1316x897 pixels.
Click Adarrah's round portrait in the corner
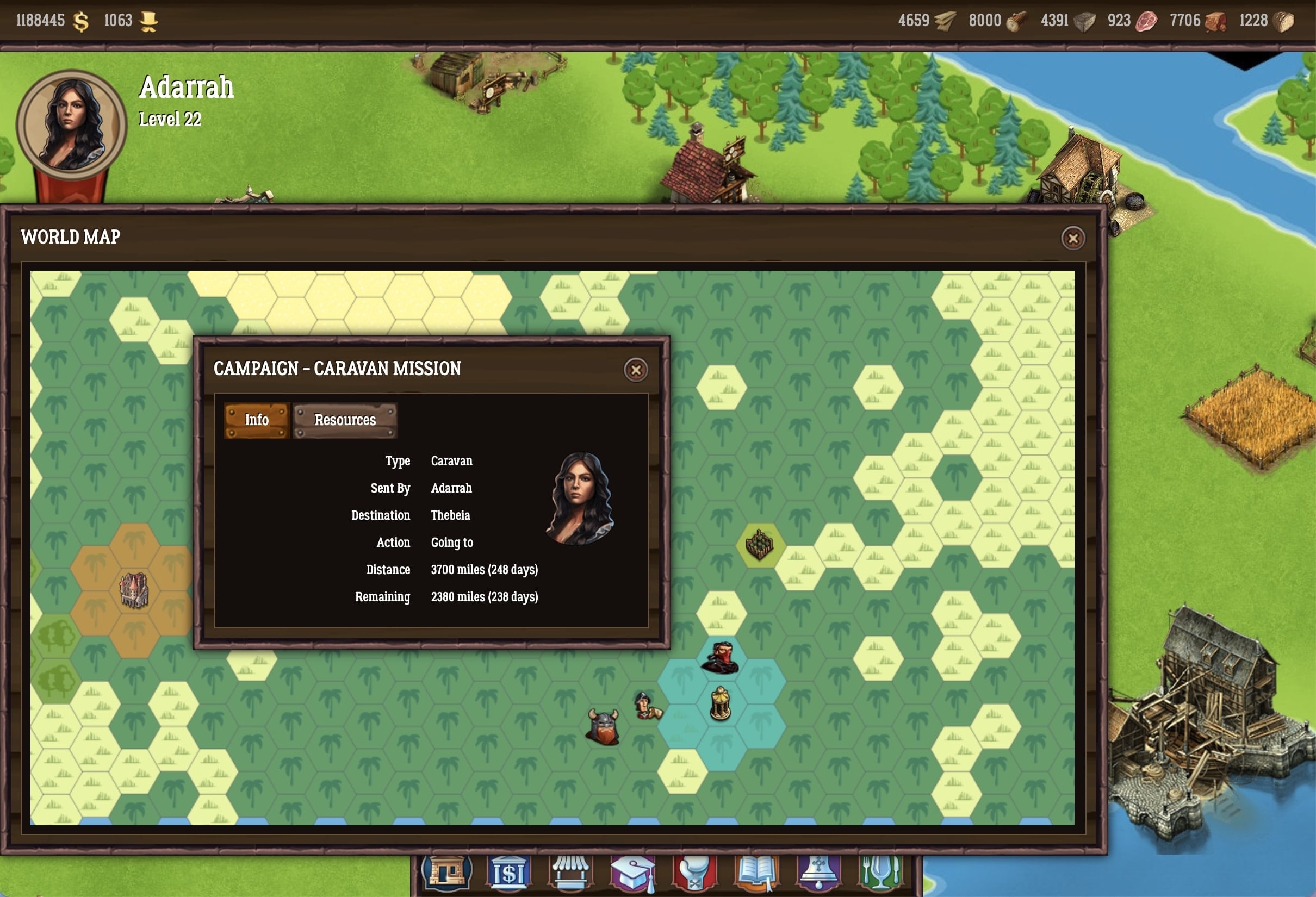71,125
